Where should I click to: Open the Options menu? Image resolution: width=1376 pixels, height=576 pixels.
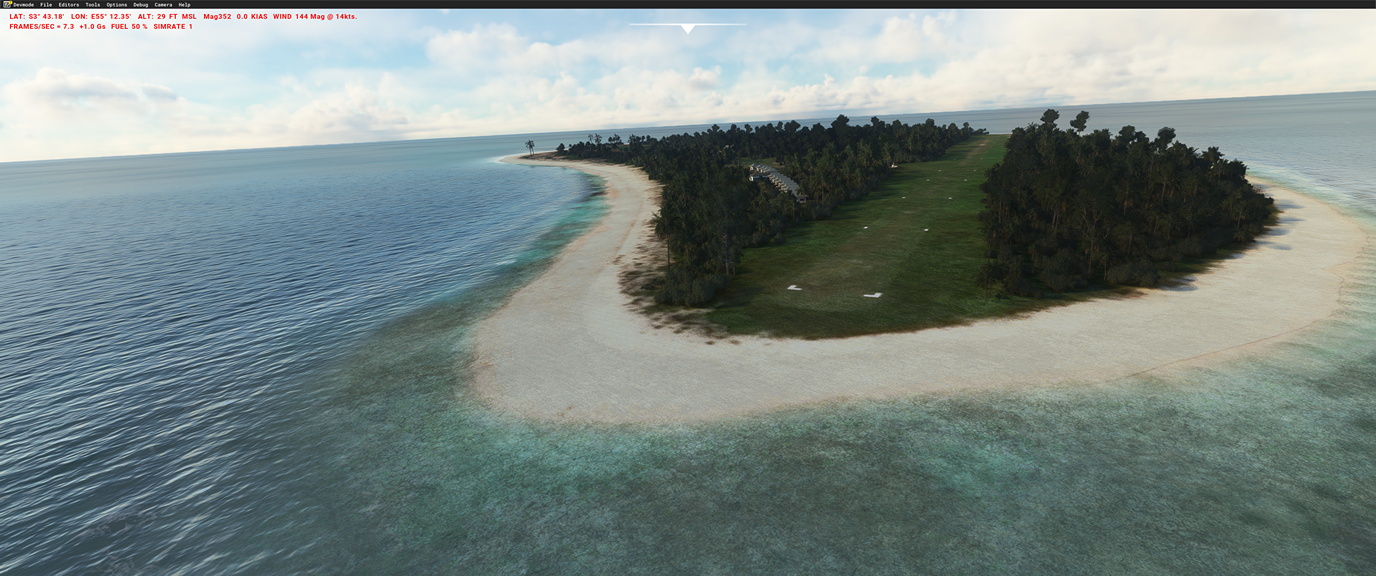117,5
